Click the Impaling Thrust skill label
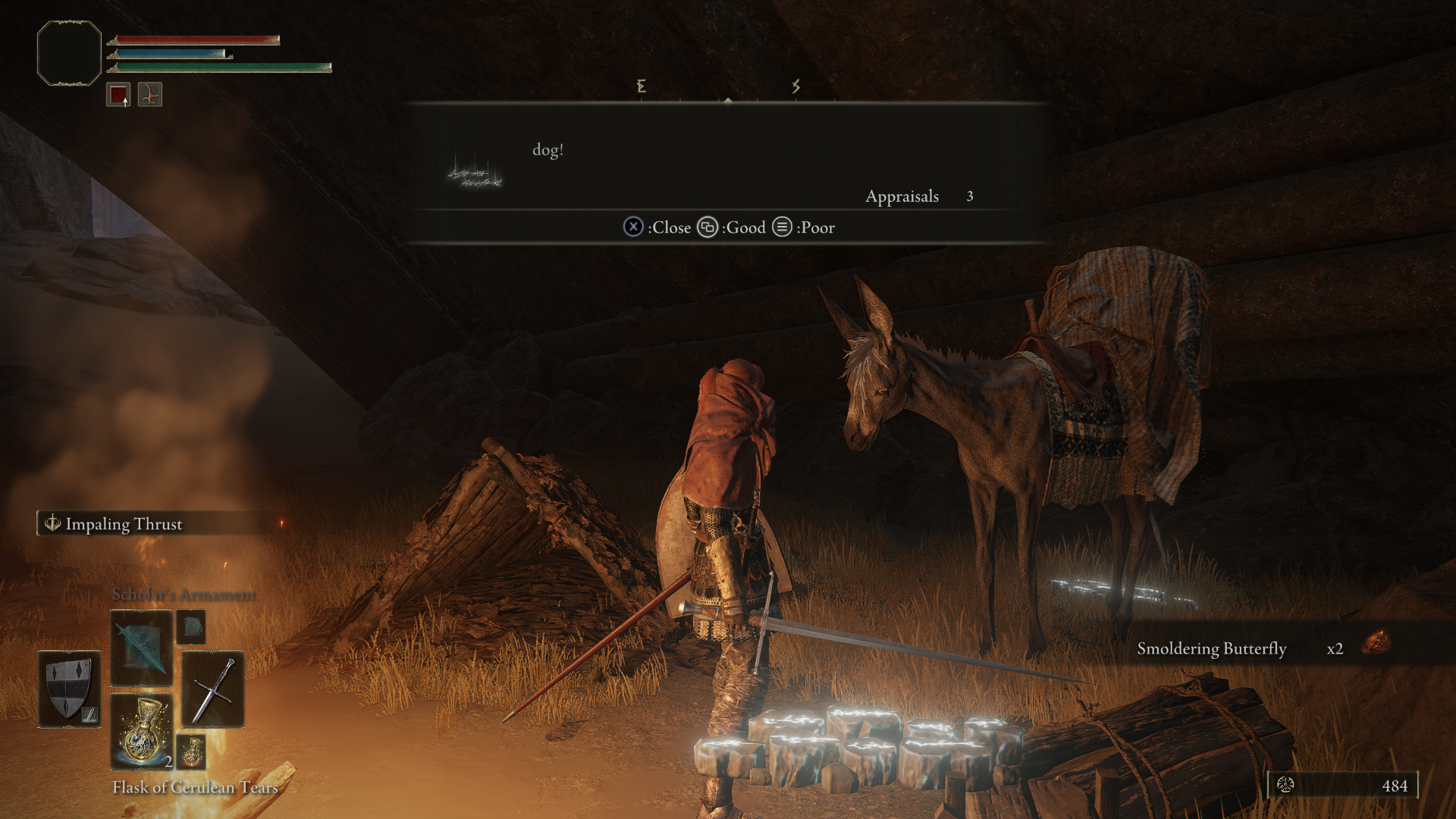1456x819 pixels. tap(124, 524)
